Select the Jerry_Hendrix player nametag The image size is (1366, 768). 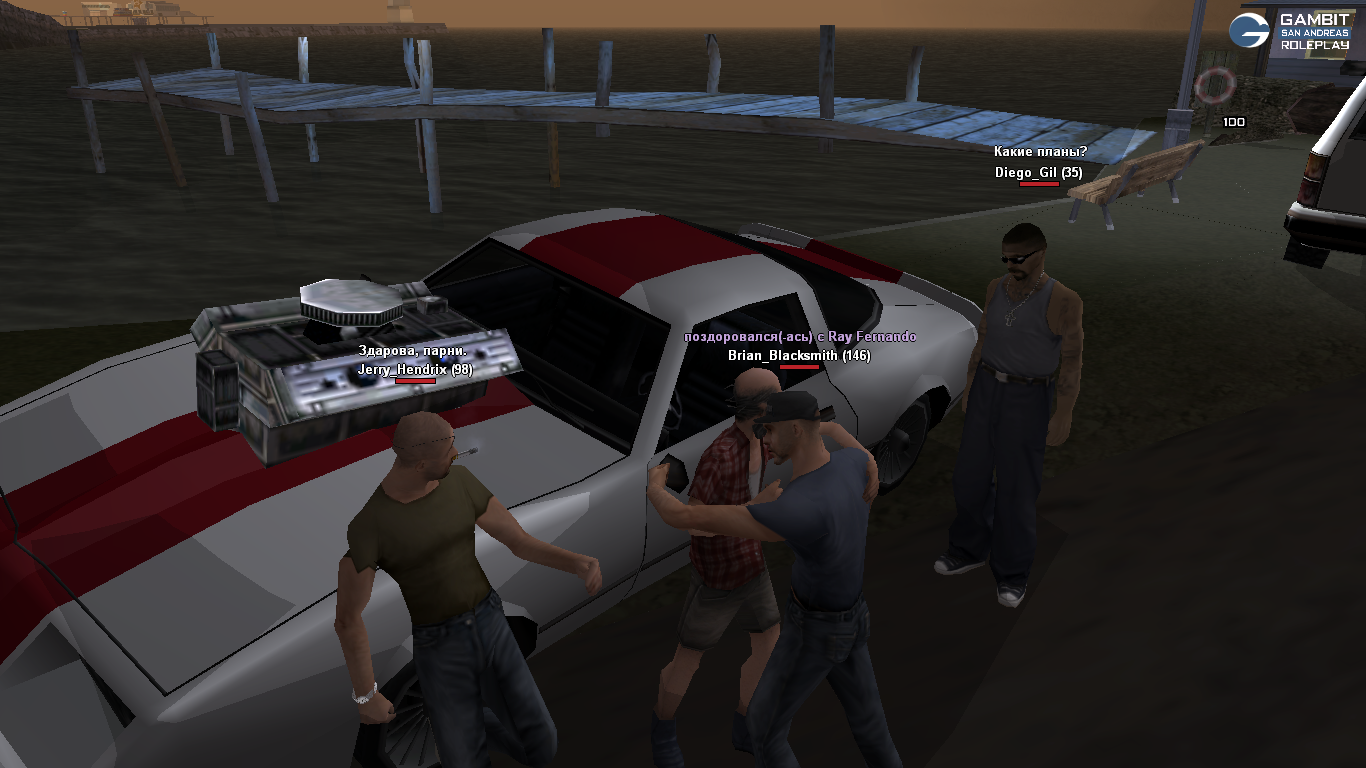point(415,369)
